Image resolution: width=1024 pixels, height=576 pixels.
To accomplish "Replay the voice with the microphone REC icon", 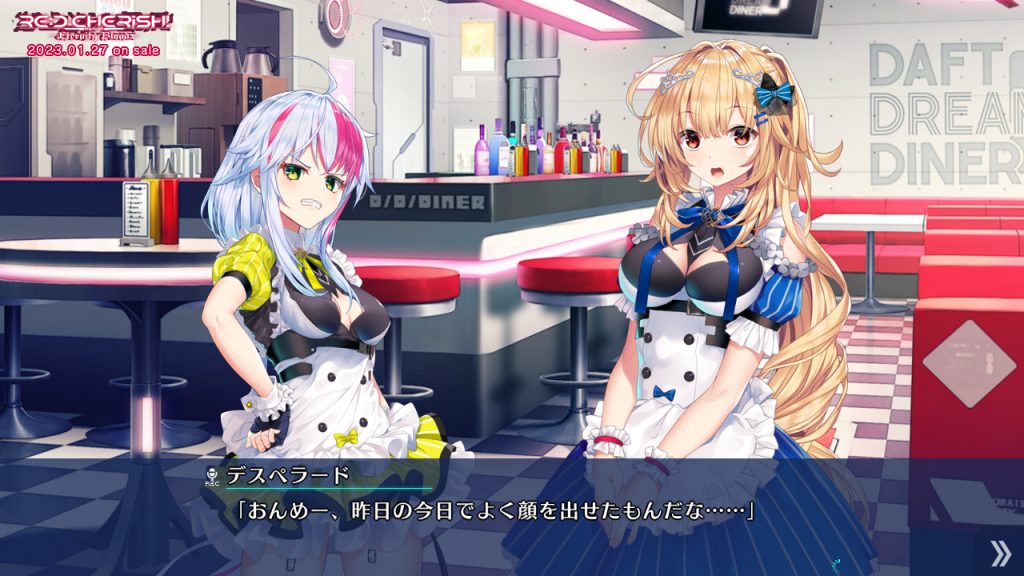I will 211,476.
